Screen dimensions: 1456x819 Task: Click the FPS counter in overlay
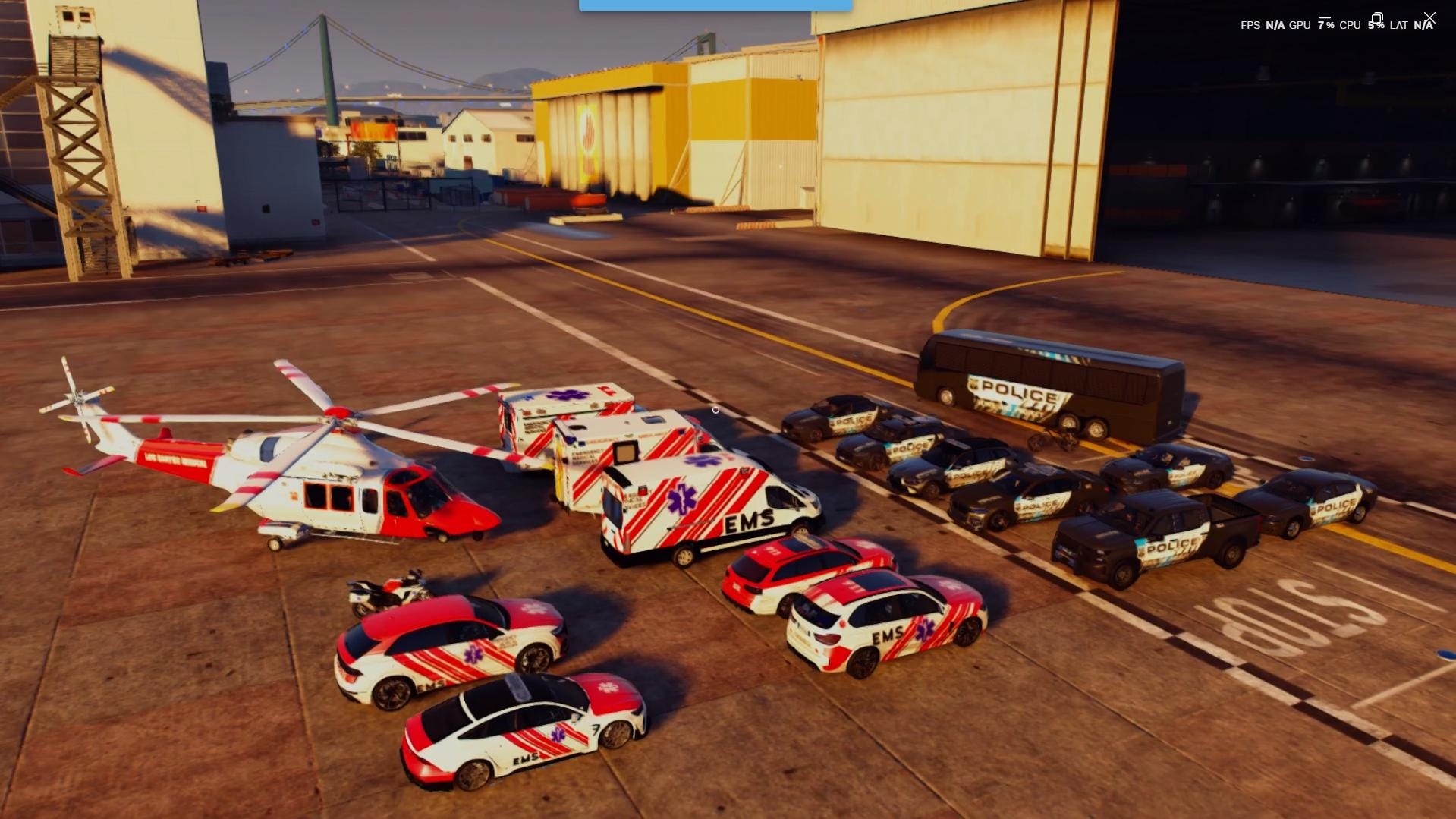coord(1251,25)
